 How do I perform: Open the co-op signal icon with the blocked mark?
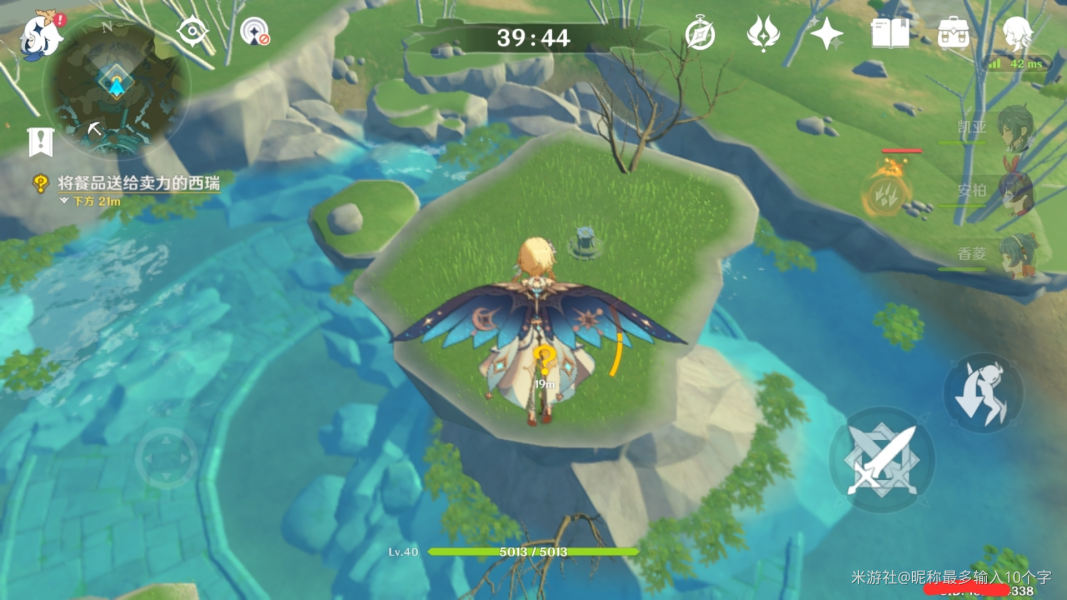[x=256, y=32]
